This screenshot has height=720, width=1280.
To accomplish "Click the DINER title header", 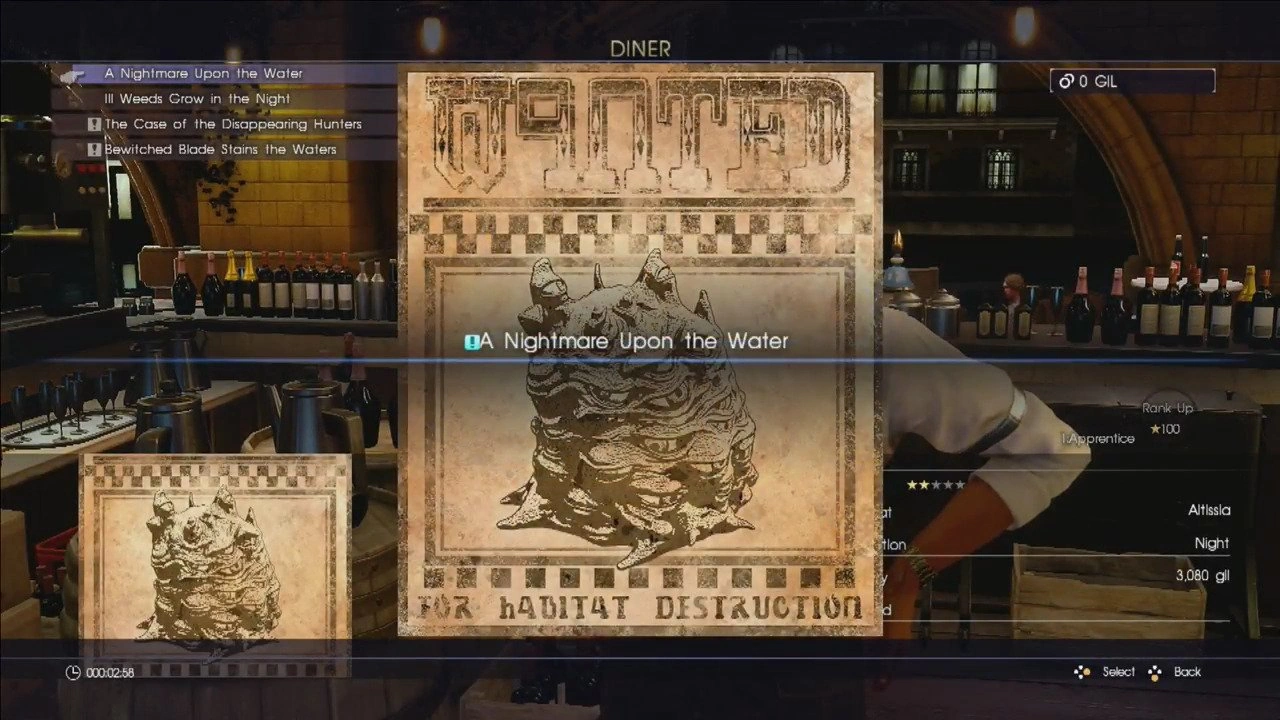I will point(640,48).
